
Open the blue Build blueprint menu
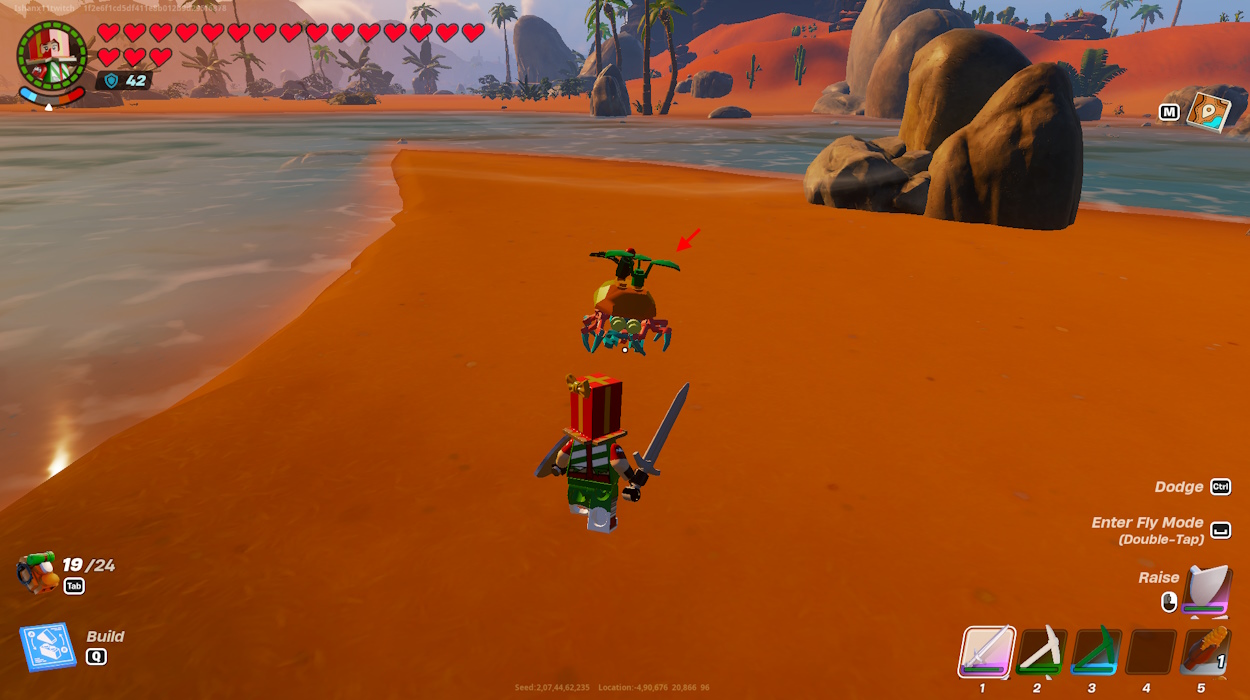click(48, 647)
